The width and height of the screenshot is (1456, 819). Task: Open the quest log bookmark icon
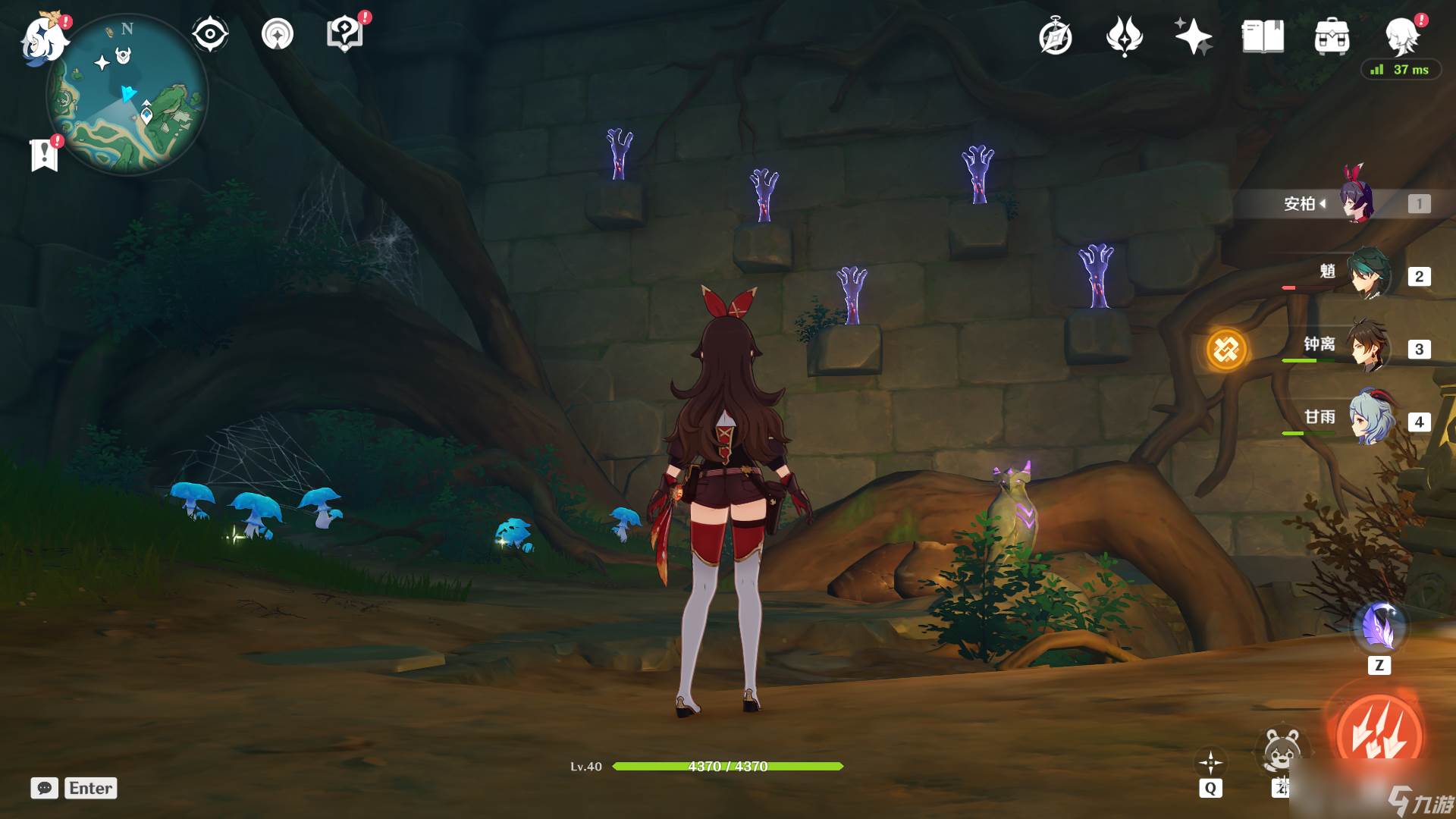(45, 155)
